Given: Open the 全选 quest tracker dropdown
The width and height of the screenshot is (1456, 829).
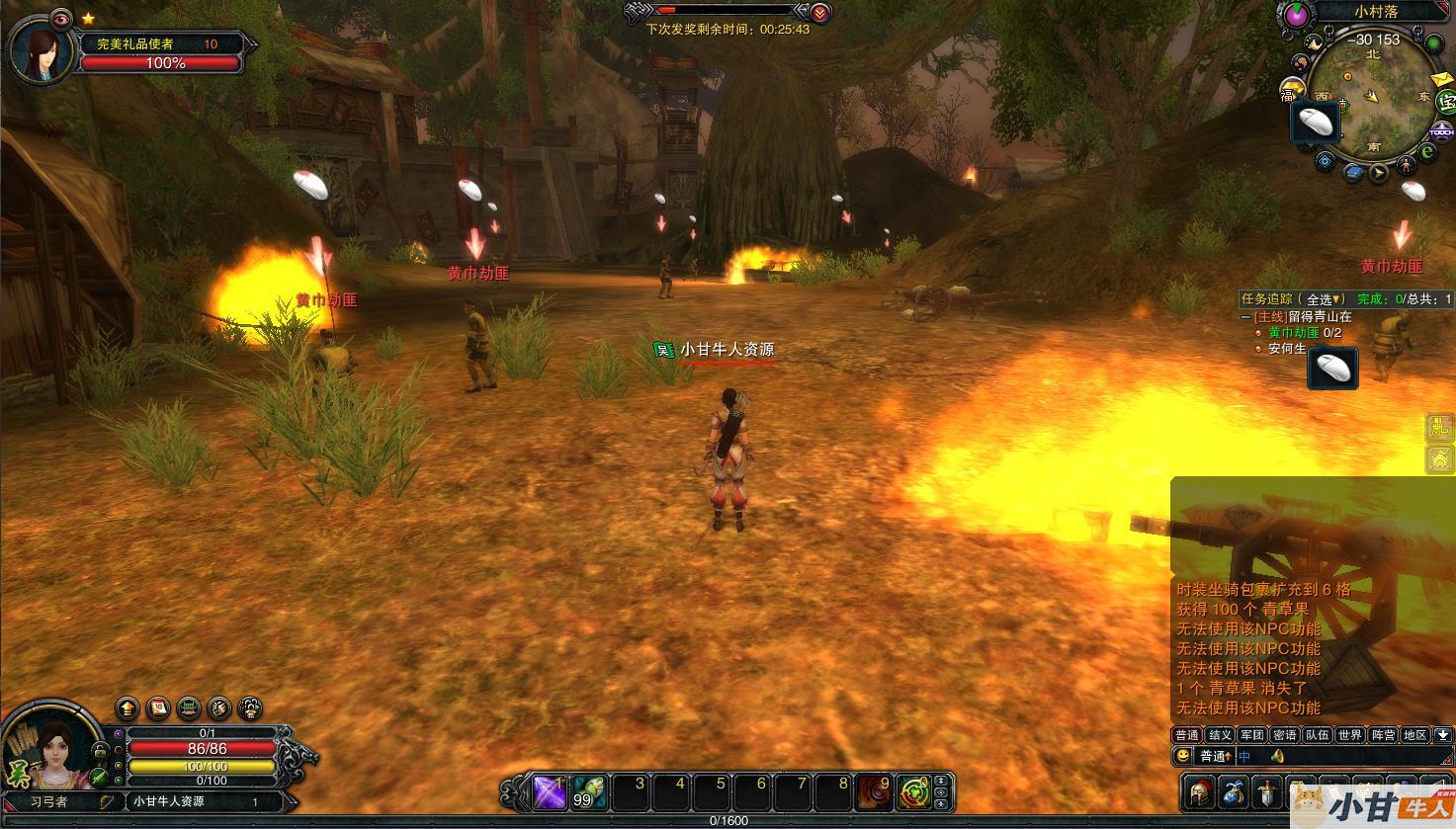Looking at the screenshot, I should [1325, 299].
